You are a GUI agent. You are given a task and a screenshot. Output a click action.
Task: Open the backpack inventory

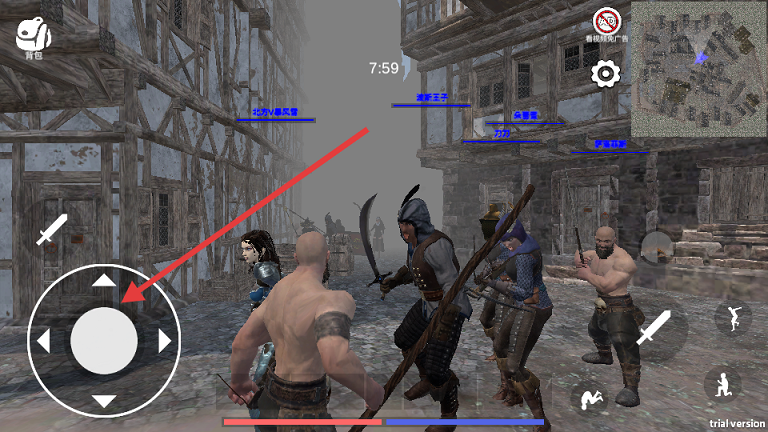click(x=33, y=38)
